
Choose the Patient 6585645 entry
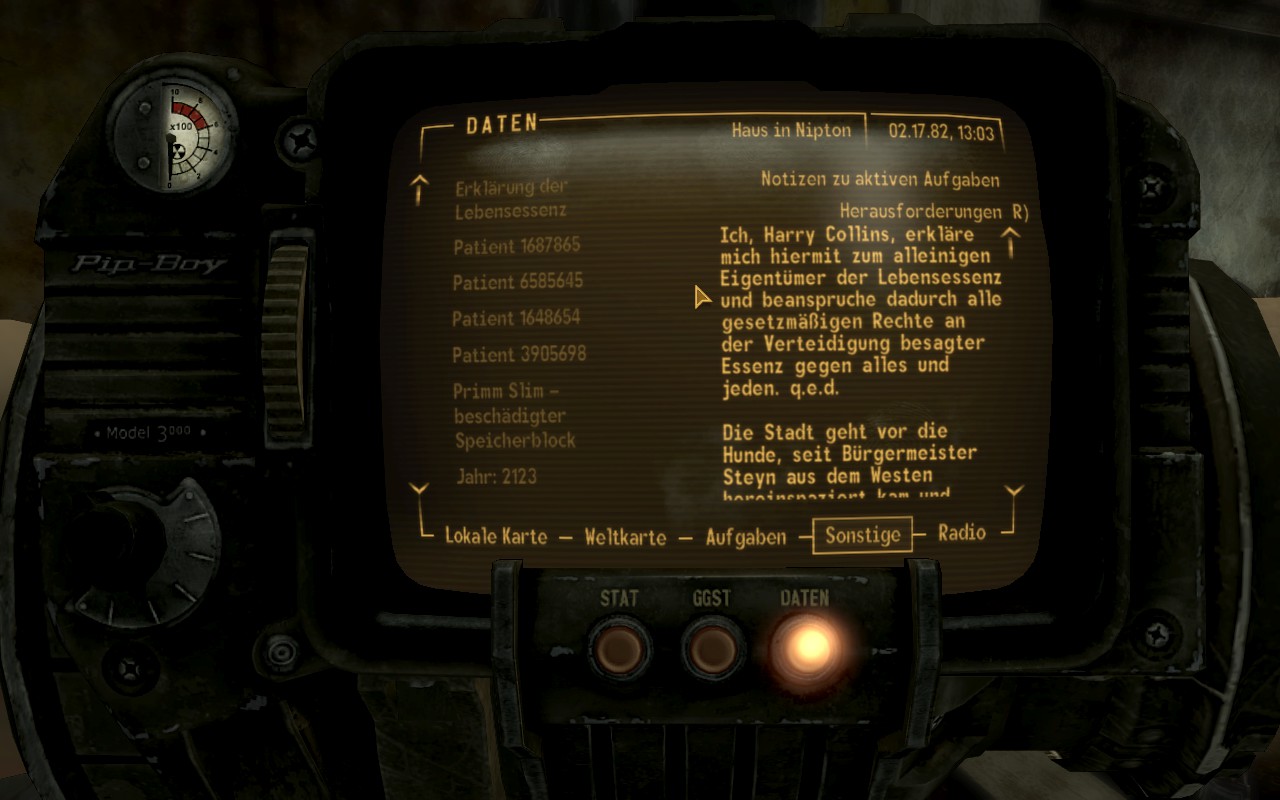point(517,282)
